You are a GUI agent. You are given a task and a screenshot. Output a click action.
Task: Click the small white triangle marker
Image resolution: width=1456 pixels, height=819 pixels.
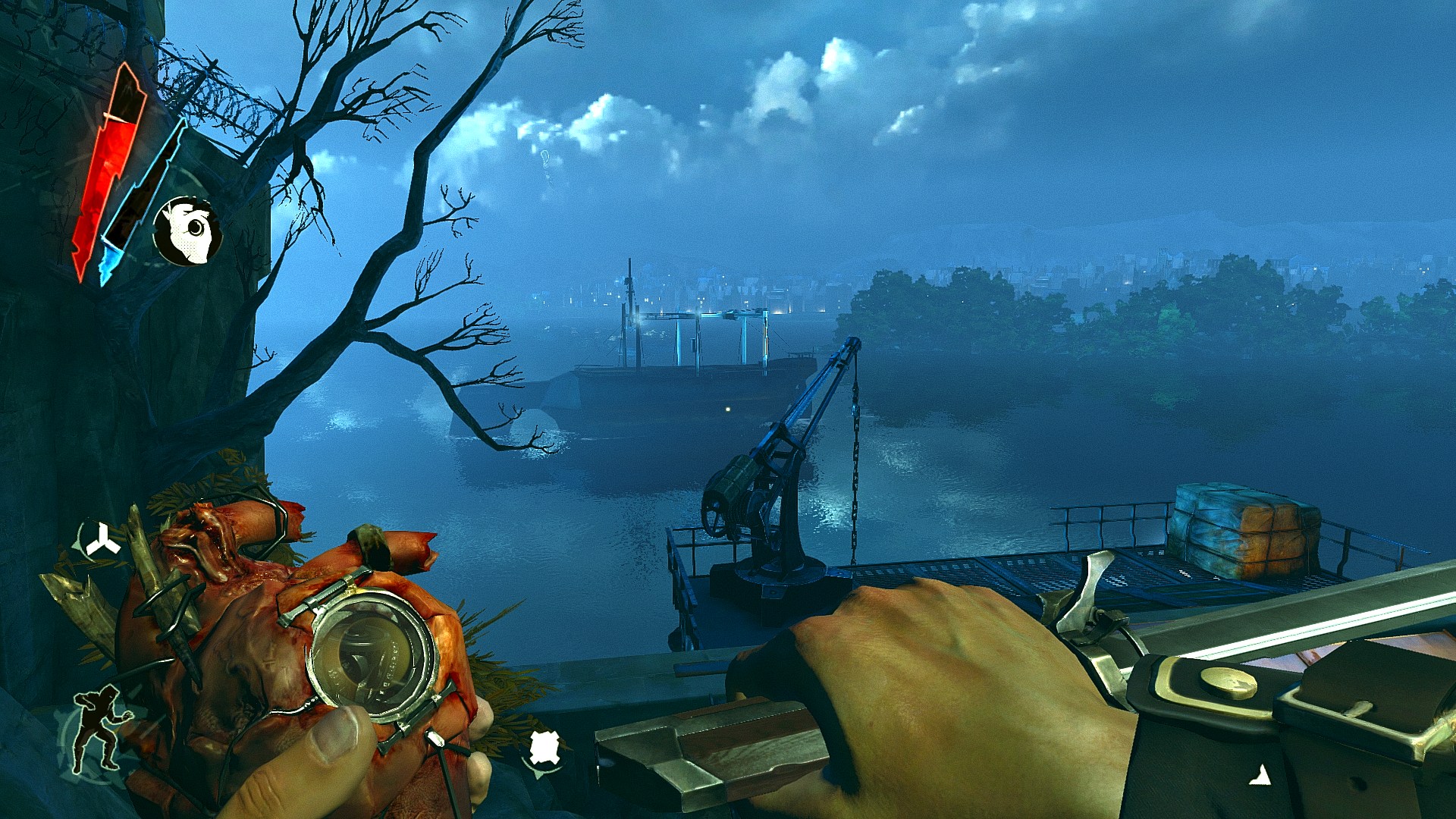pyautogui.click(x=1260, y=775)
